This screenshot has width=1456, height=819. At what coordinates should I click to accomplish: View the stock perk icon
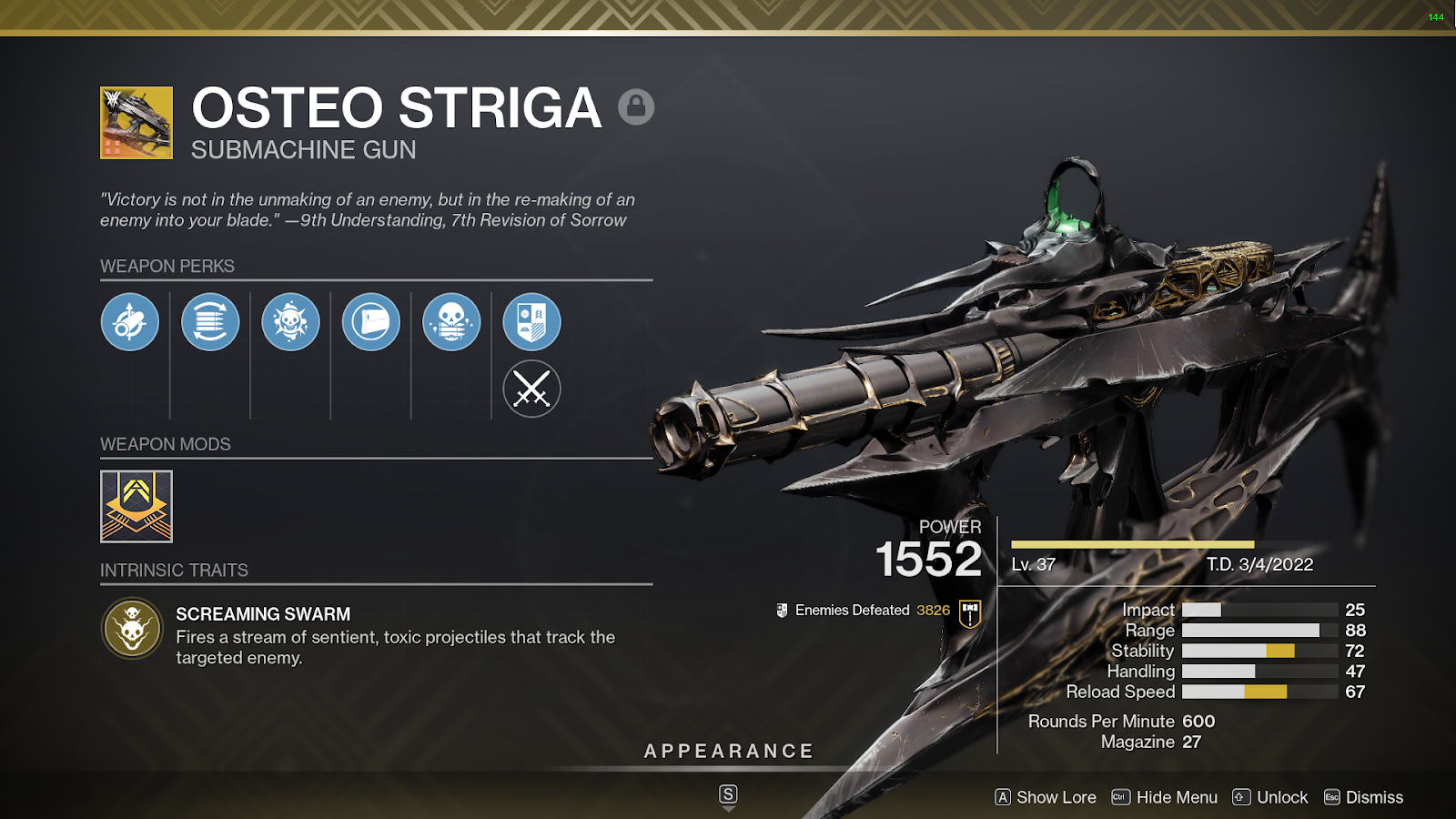(x=371, y=322)
